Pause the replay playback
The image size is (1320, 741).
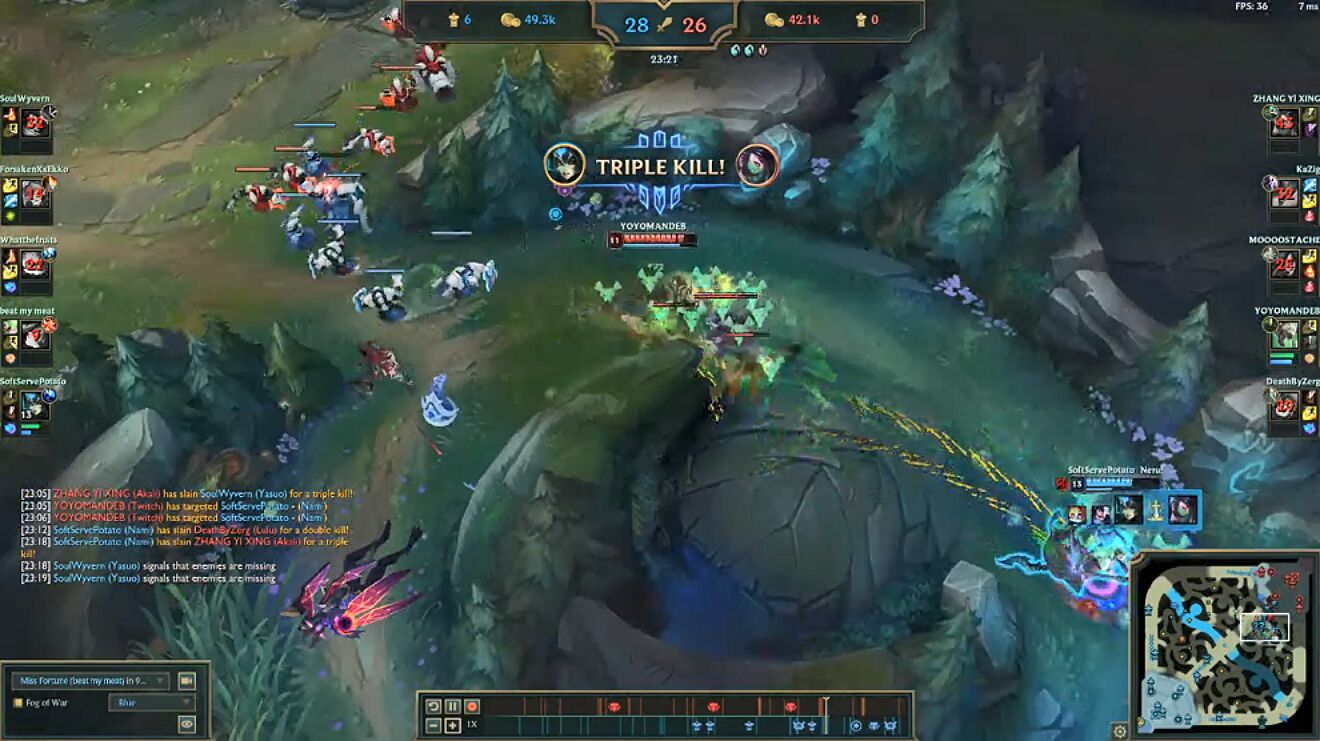tap(452, 706)
